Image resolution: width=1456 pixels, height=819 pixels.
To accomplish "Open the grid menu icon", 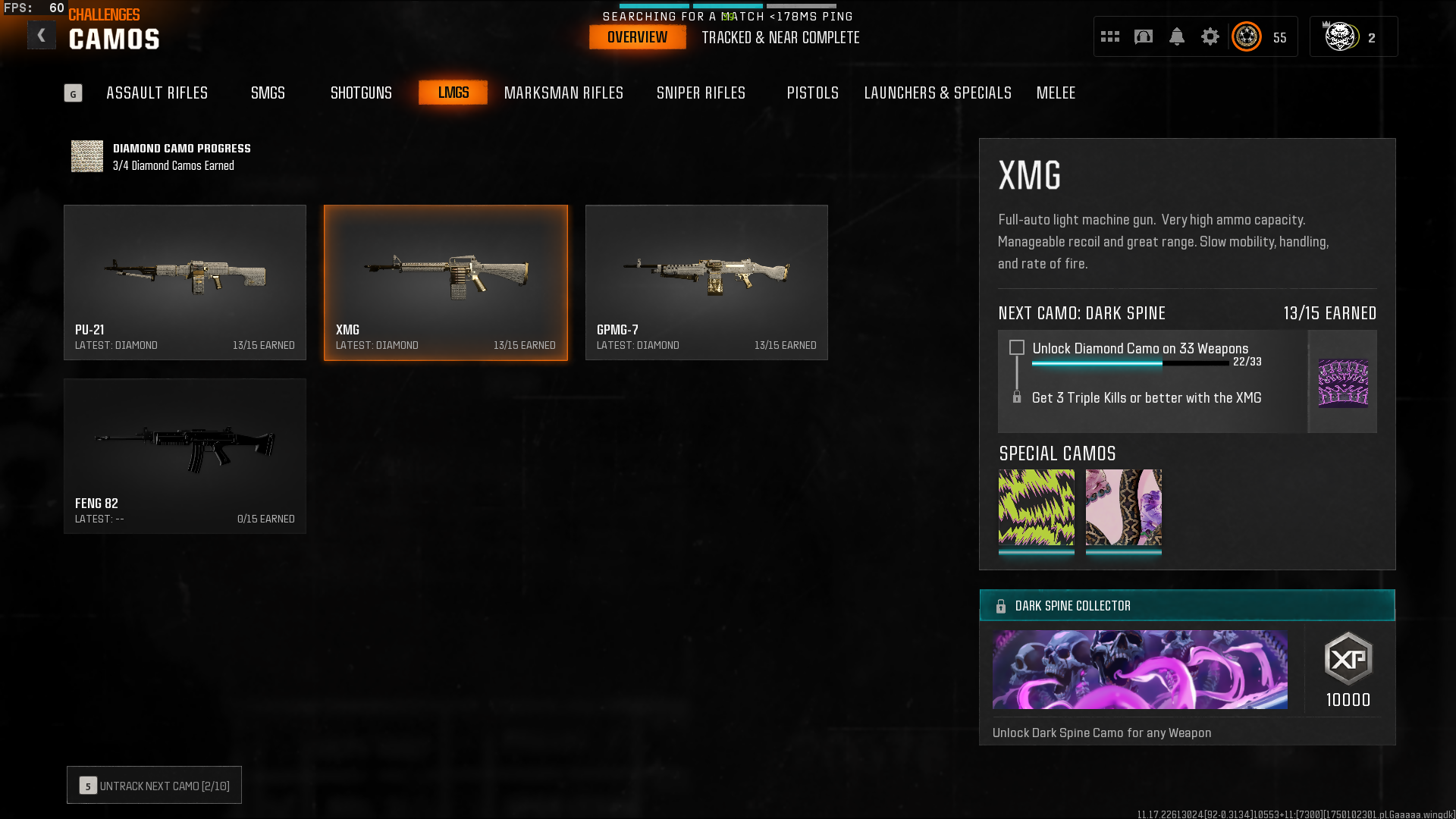I will point(1110,36).
